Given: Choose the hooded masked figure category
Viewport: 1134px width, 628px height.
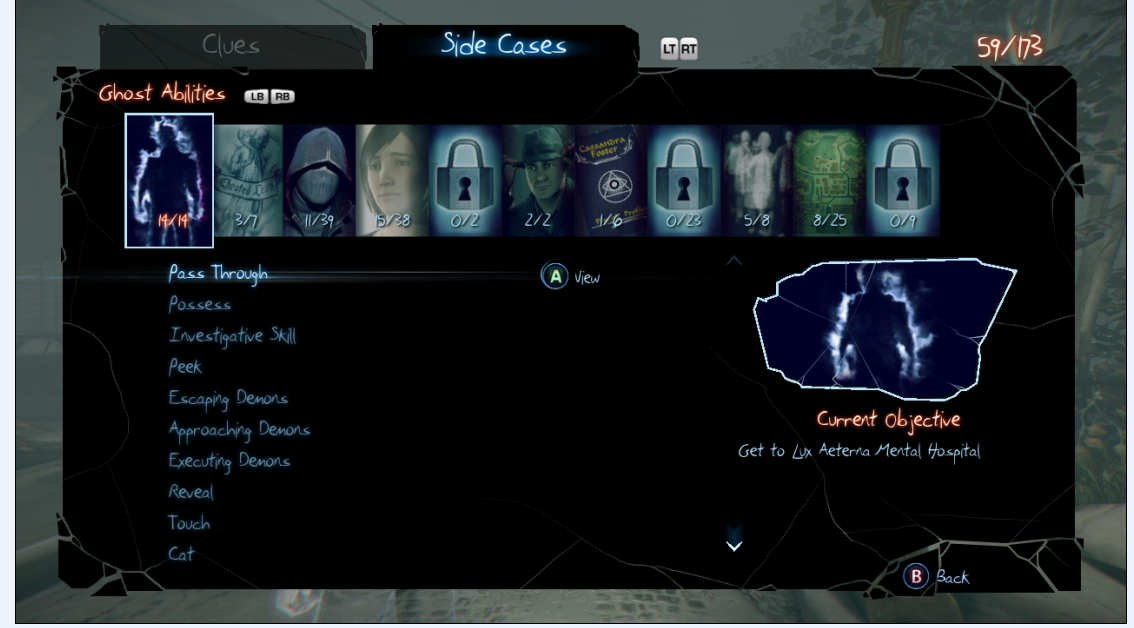Looking at the screenshot, I should pyautogui.click(x=320, y=180).
